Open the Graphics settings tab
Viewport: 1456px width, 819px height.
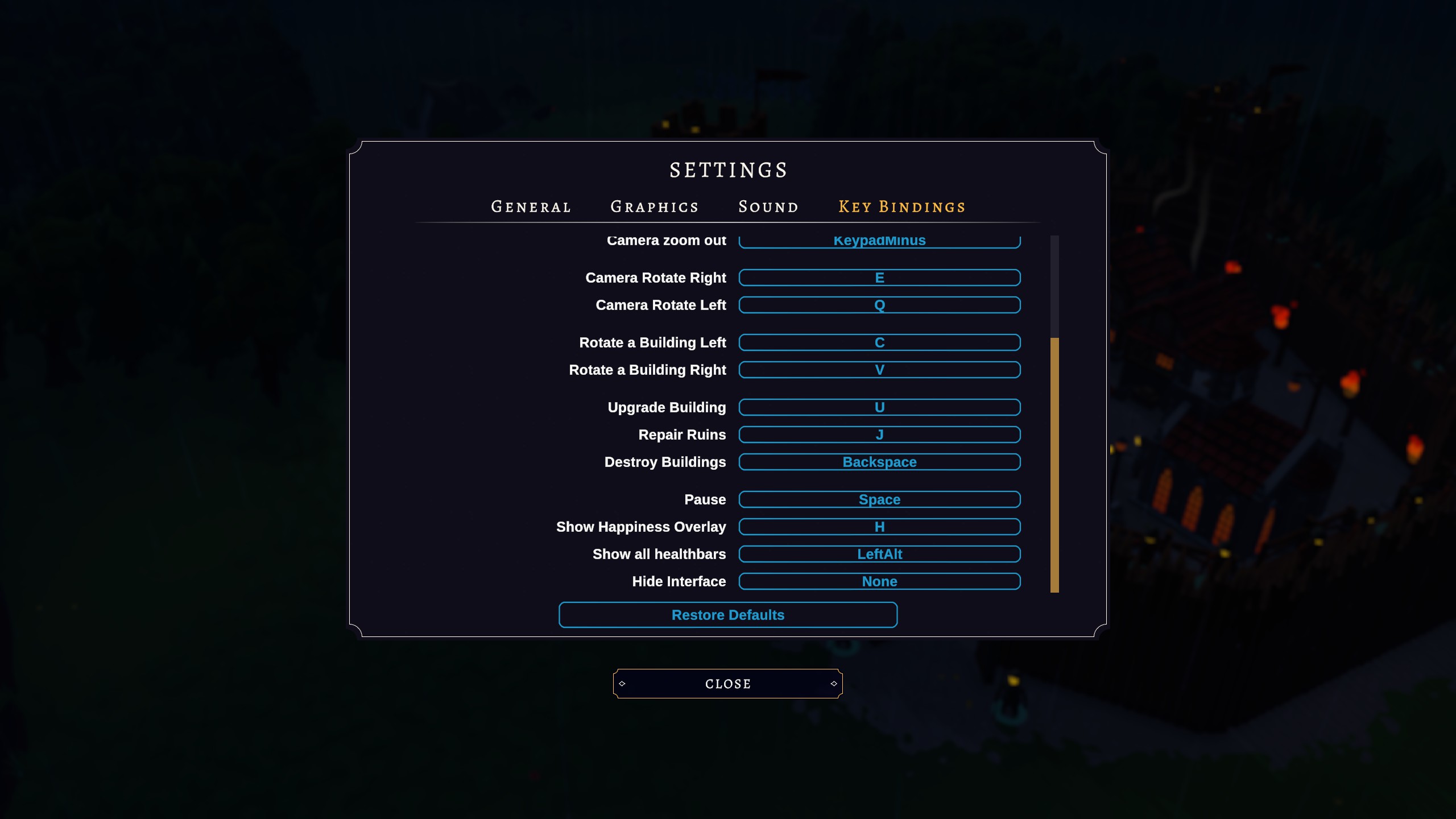tap(654, 207)
